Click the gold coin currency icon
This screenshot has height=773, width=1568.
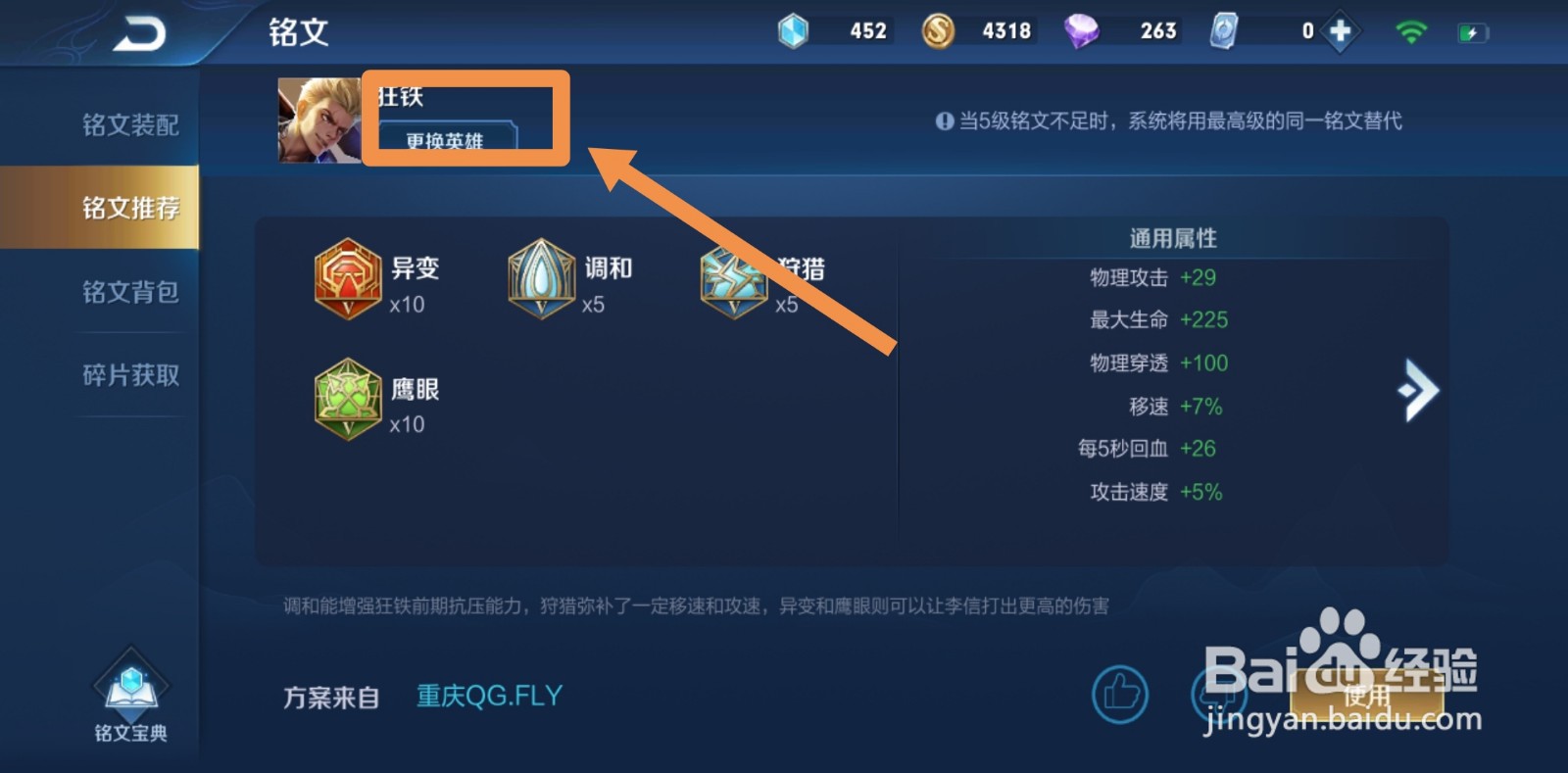938,29
